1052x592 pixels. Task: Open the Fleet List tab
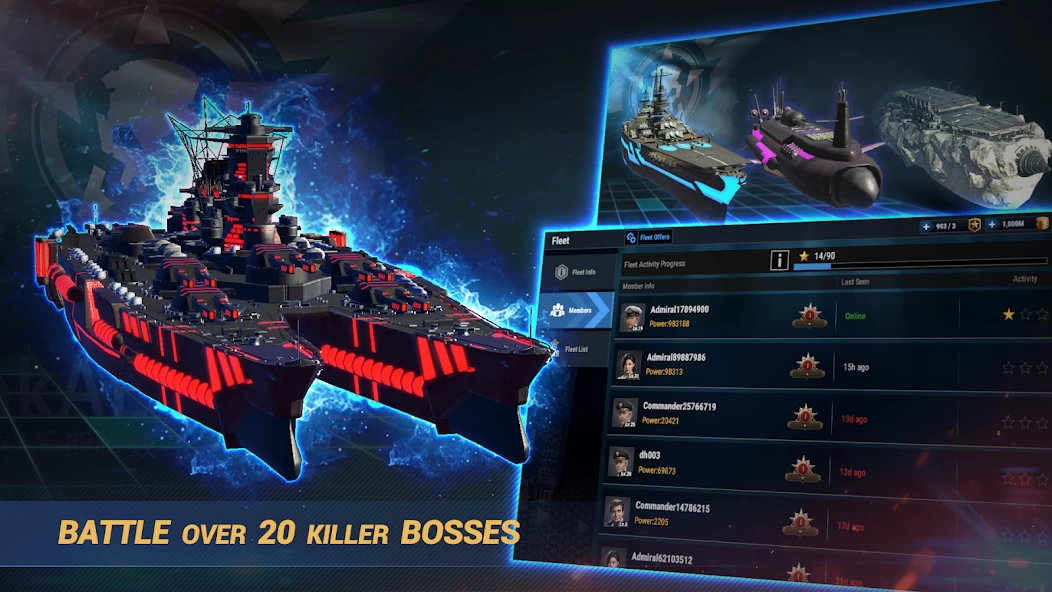tap(576, 350)
